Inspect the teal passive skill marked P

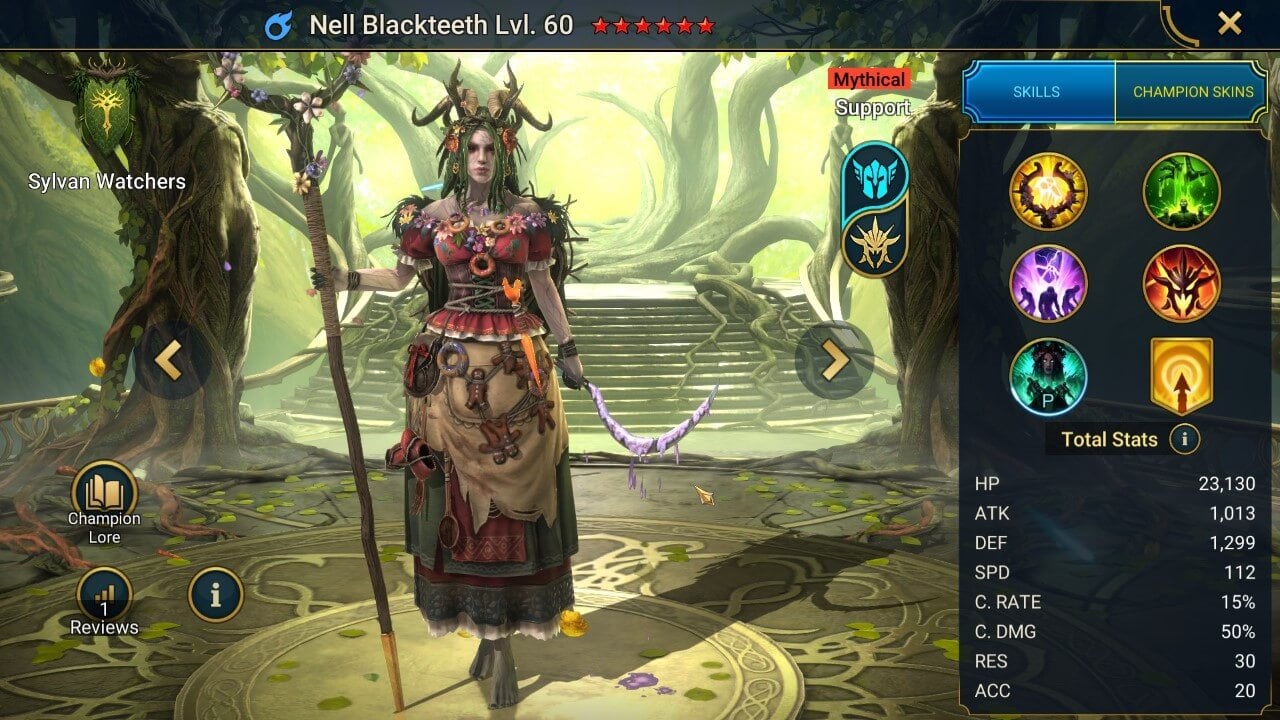click(1050, 375)
